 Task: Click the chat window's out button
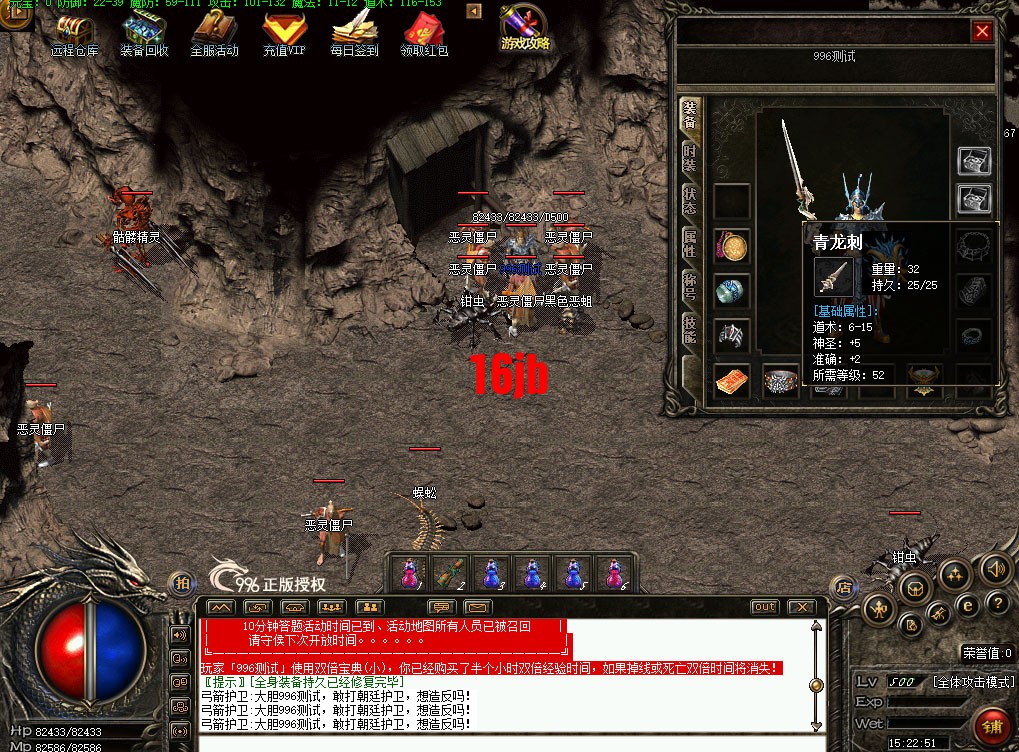click(x=765, y=607)
